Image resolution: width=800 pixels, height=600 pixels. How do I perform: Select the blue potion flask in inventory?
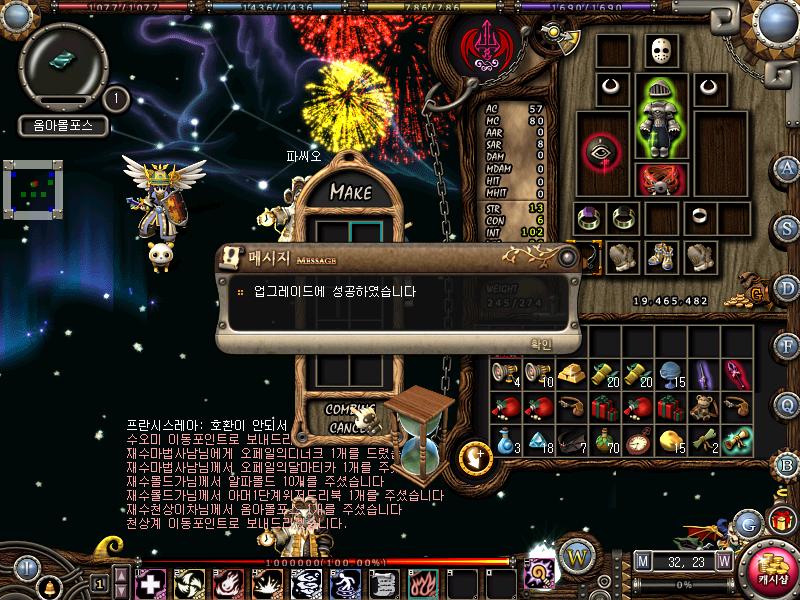506,440
